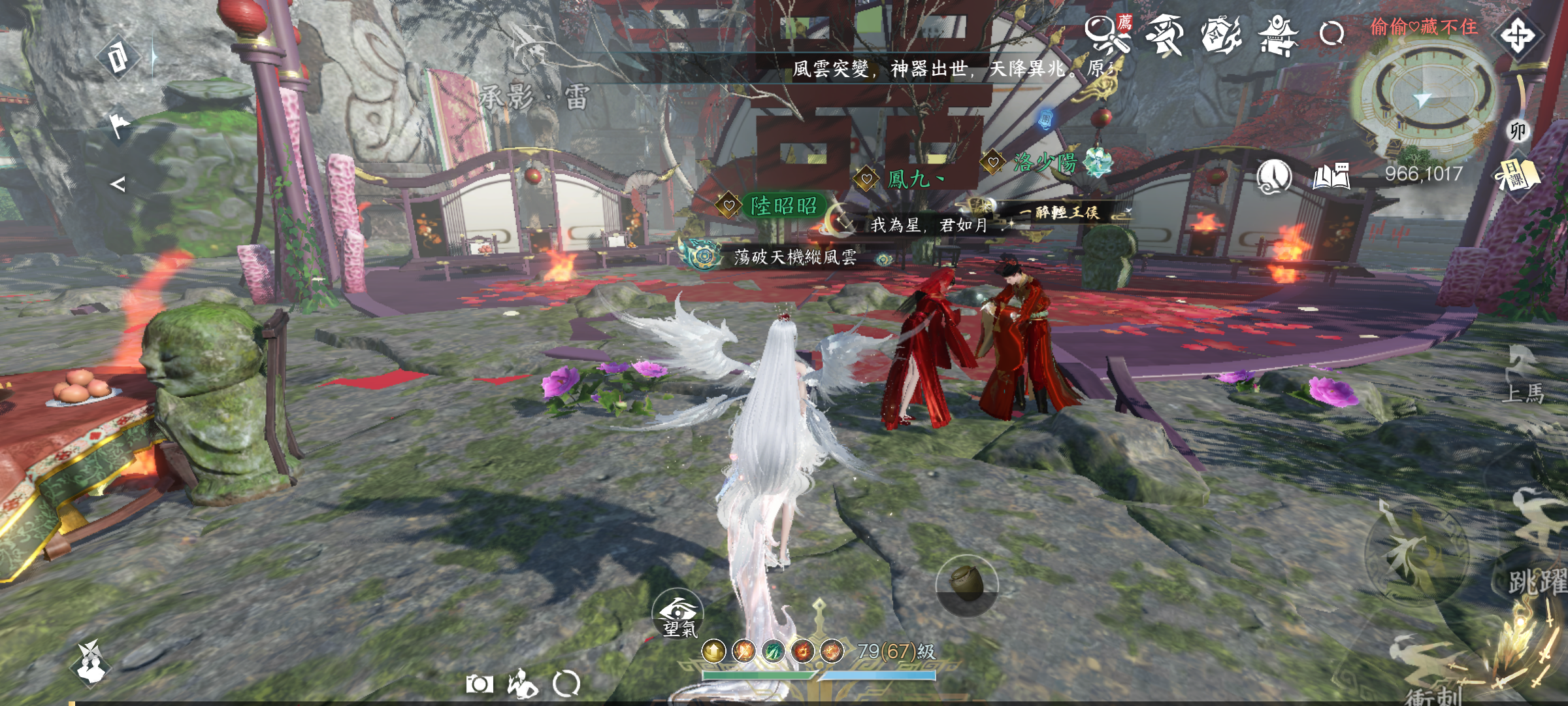Viewport: 1568px width, 706px height.
Task: Use the clay jar item button
Action: click(967, 585)
